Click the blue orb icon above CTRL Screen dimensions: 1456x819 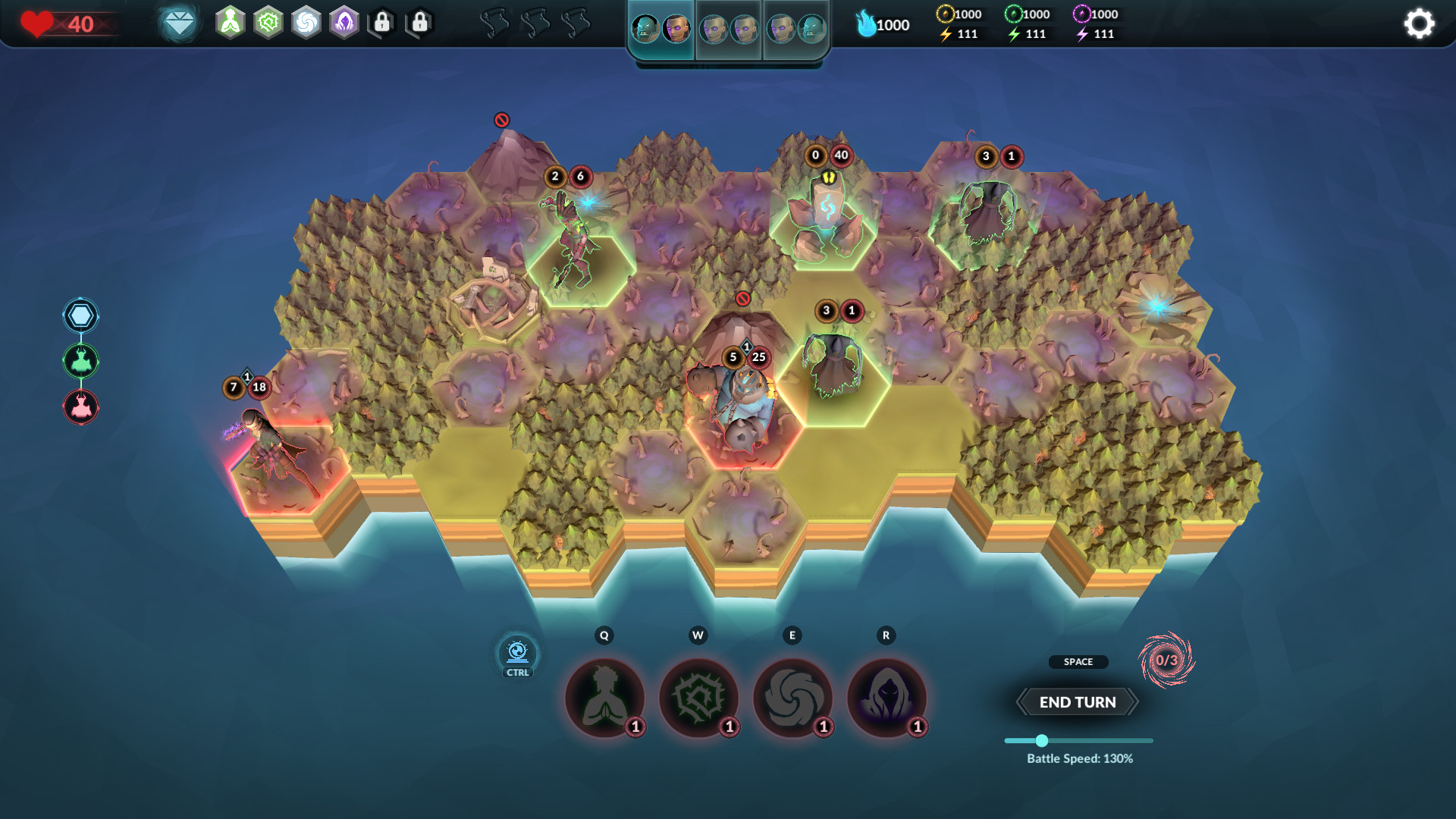pyautogui.click(x=517, y=652)
